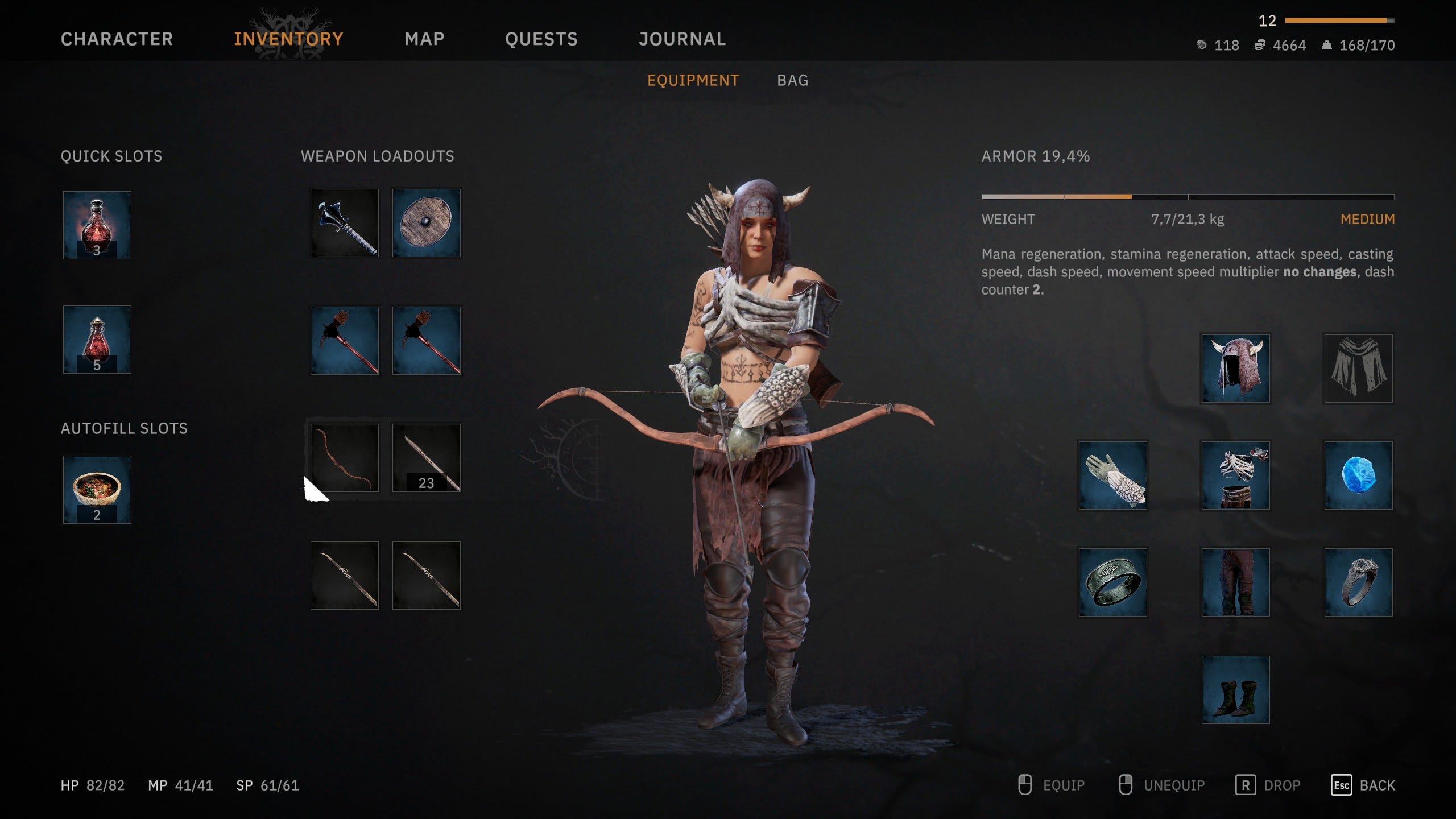Select the horned hood helmet slot

1235,369
